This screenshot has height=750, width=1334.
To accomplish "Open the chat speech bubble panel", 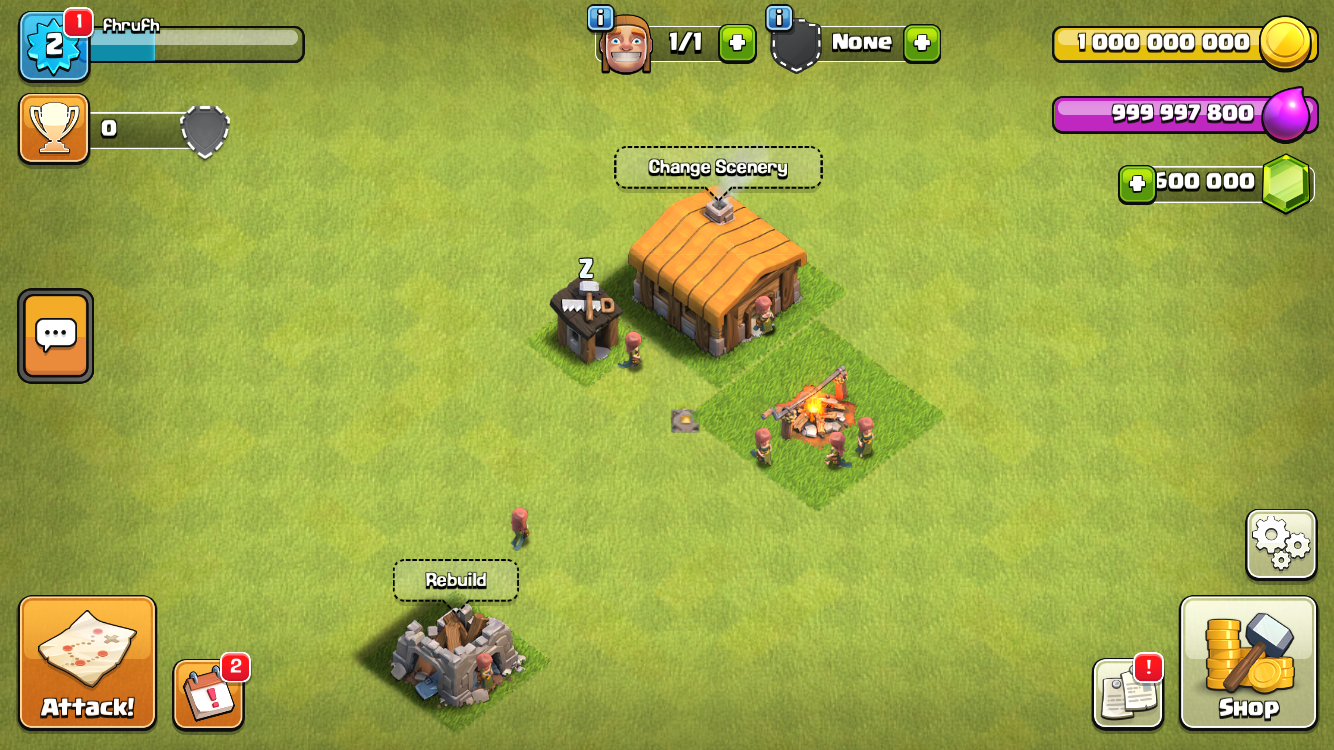I will [x=56, y=336].
